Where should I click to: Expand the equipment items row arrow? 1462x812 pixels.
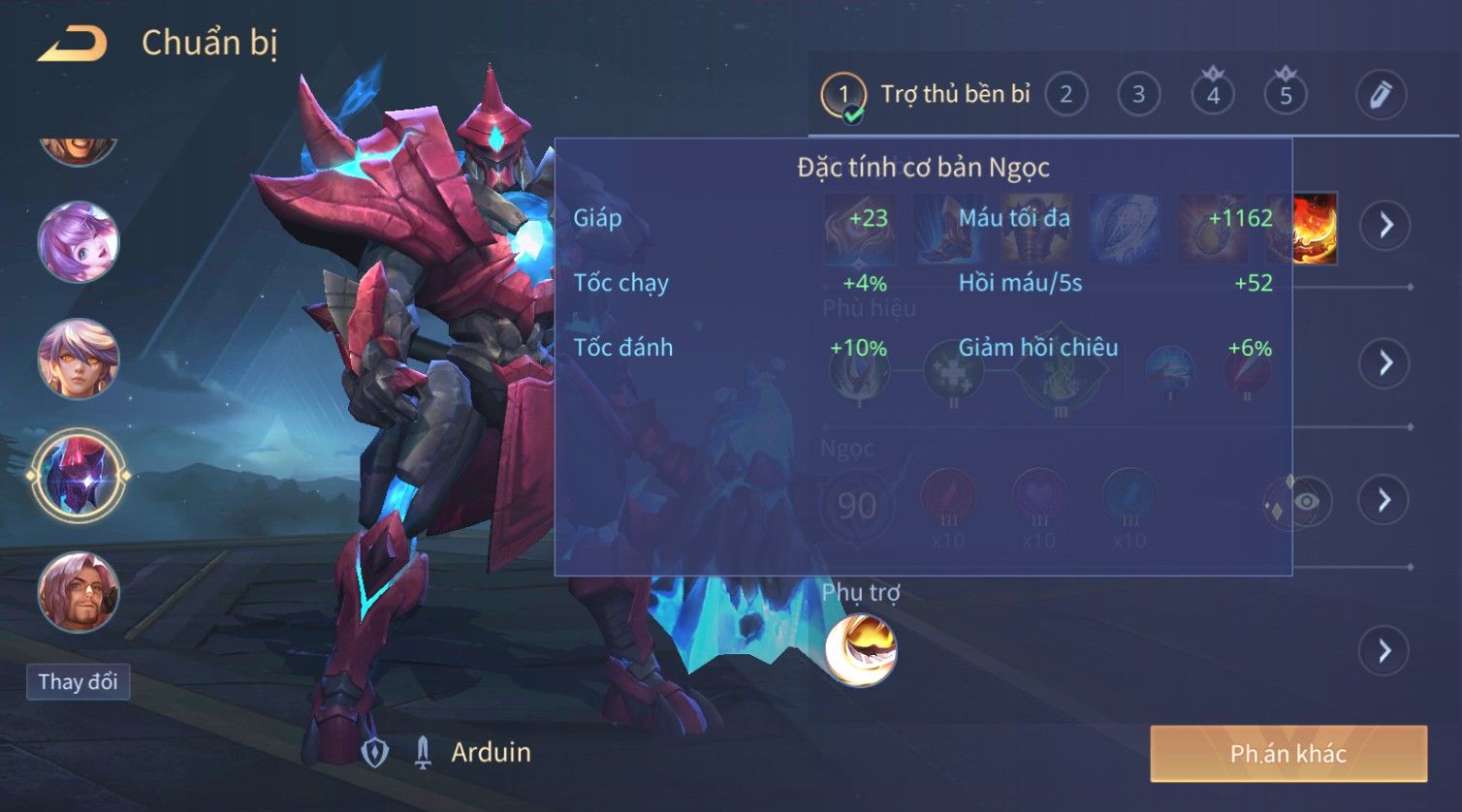1384,225
